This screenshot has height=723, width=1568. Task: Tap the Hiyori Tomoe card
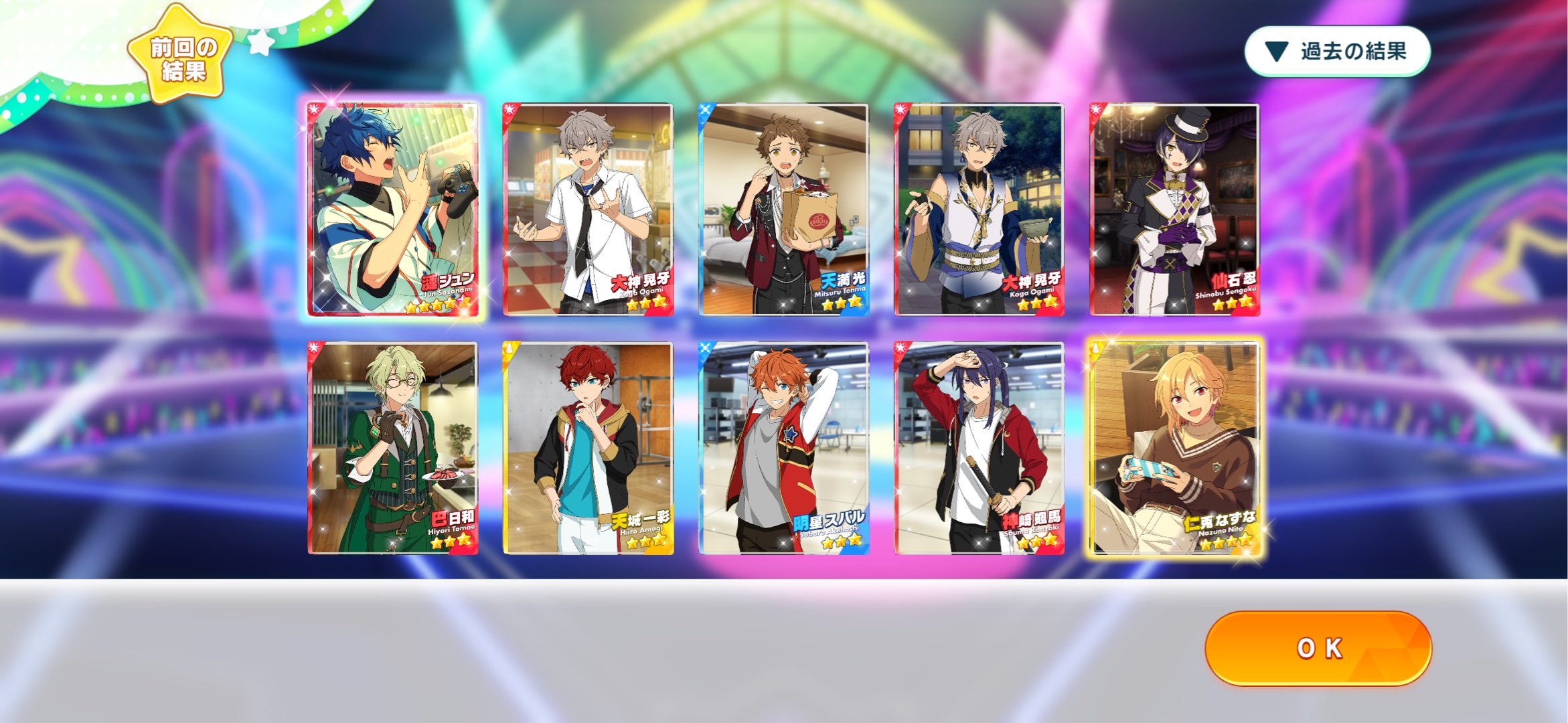click(392, 447)
